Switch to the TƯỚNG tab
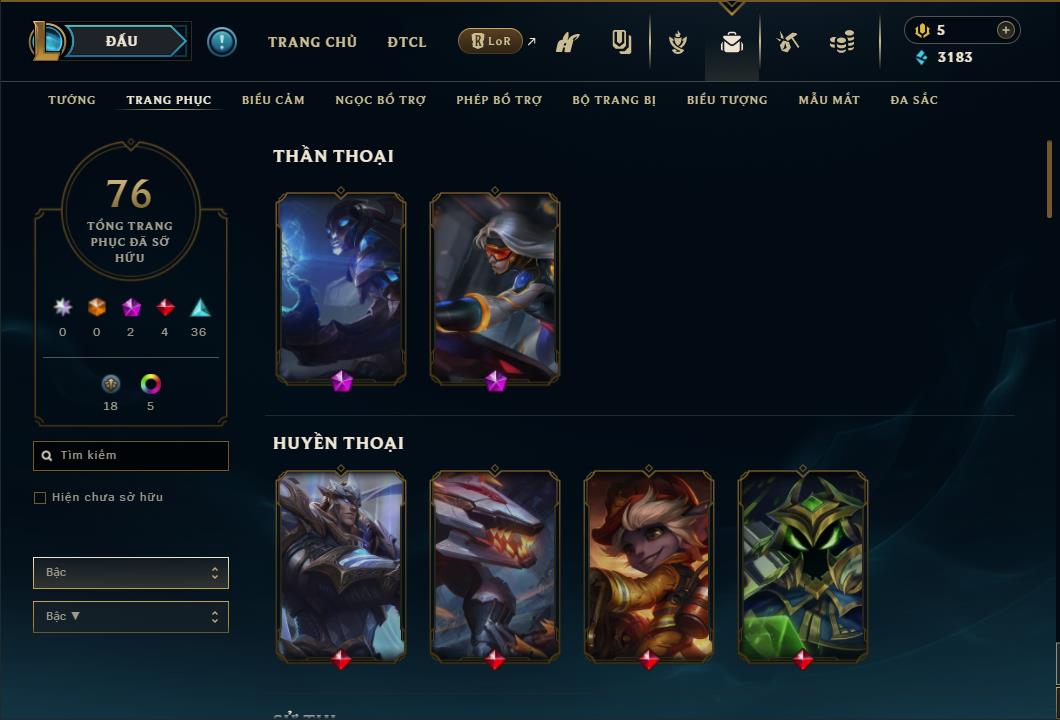The width and height of the screenshot is (1060, 720). pyautogui.click(x=72, y=100)
